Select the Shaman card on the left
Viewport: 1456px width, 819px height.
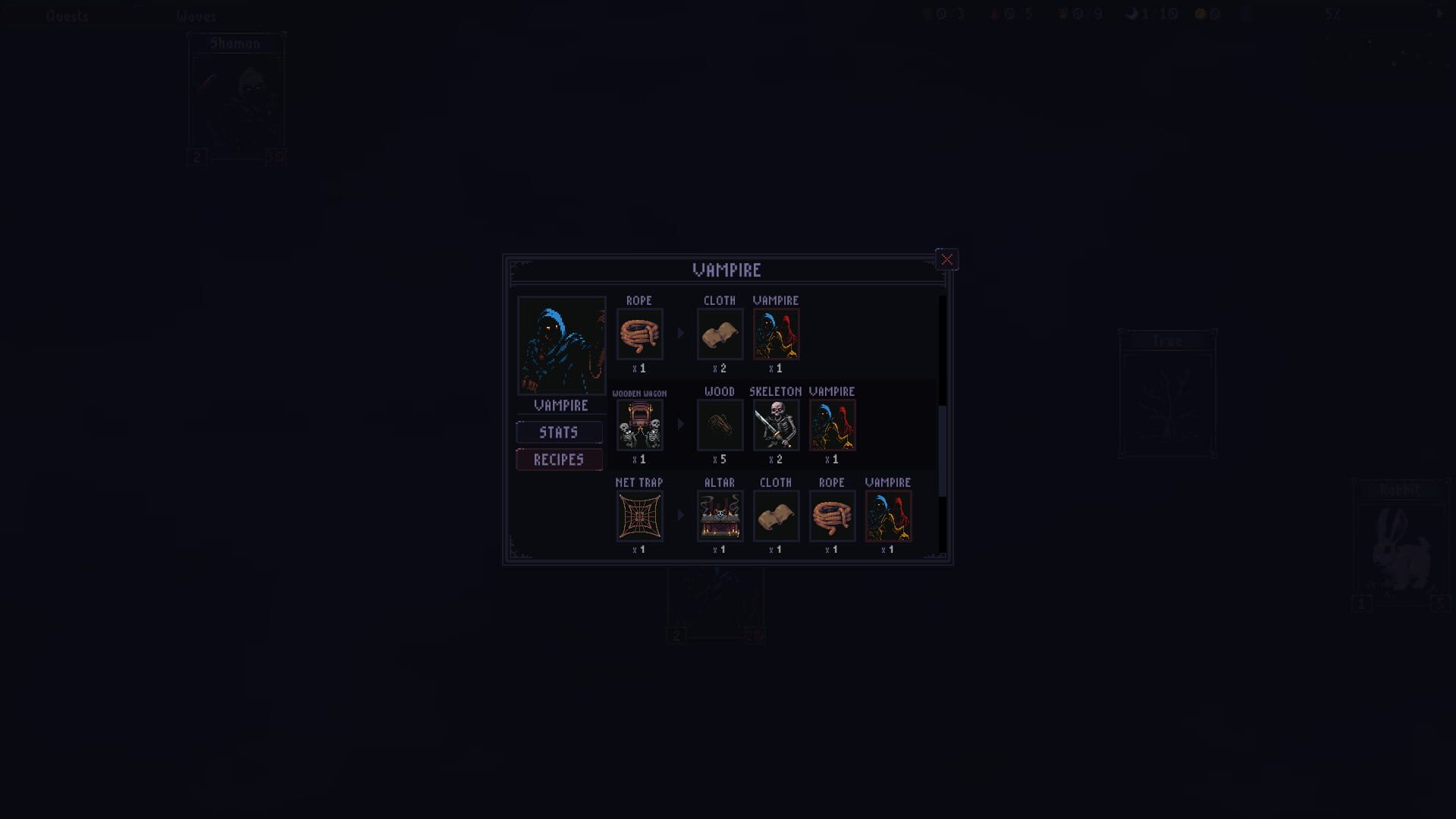tap(236, 99)
